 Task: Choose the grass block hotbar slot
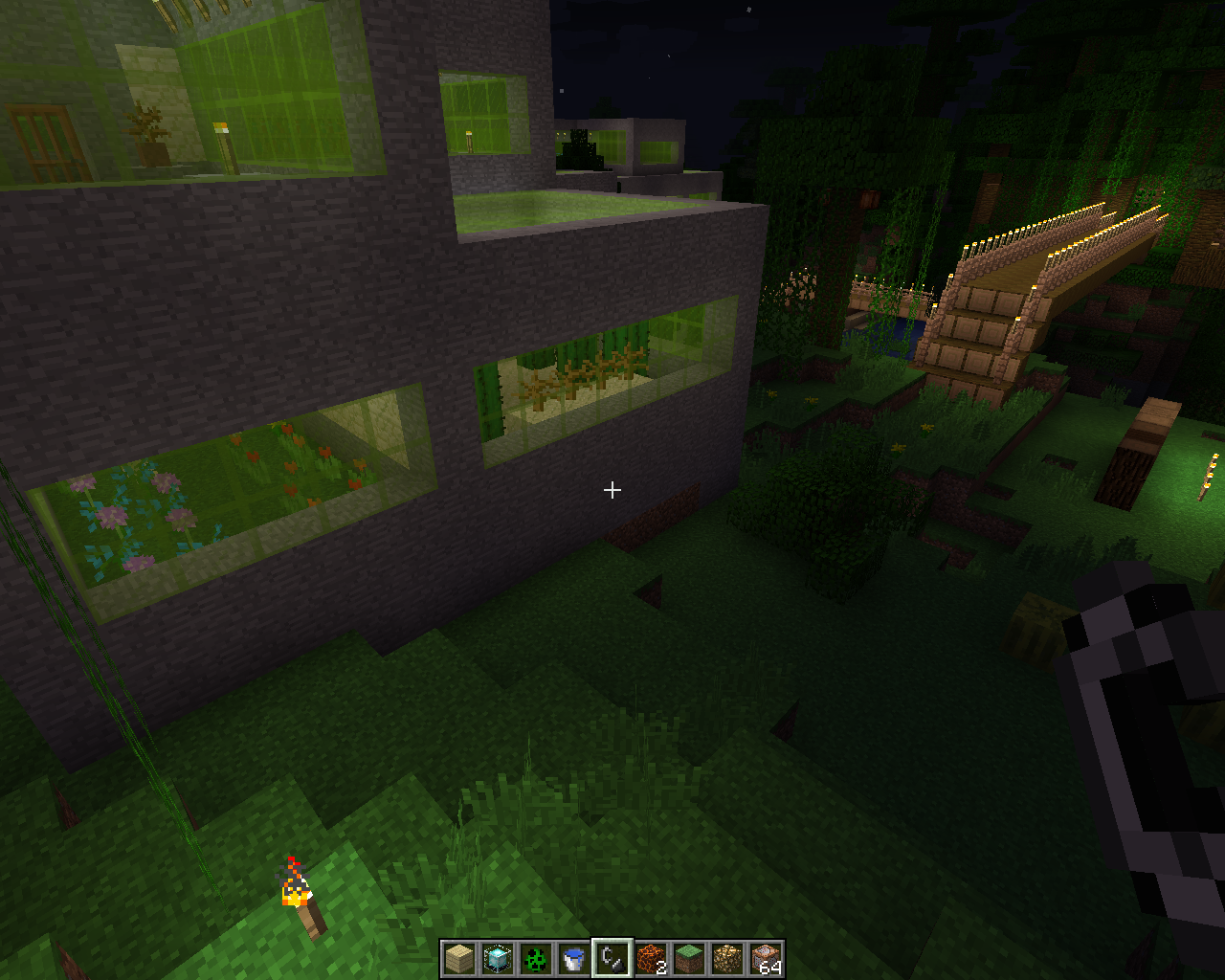click(689, 958)
